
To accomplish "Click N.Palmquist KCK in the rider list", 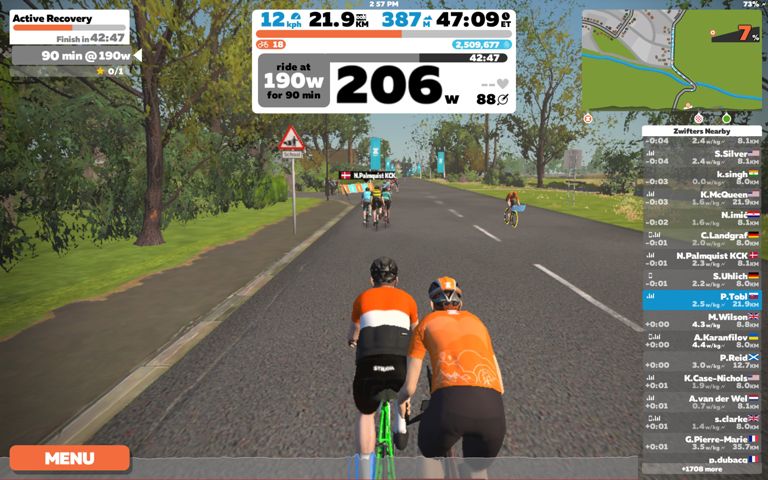I will (x=701, y=259).
